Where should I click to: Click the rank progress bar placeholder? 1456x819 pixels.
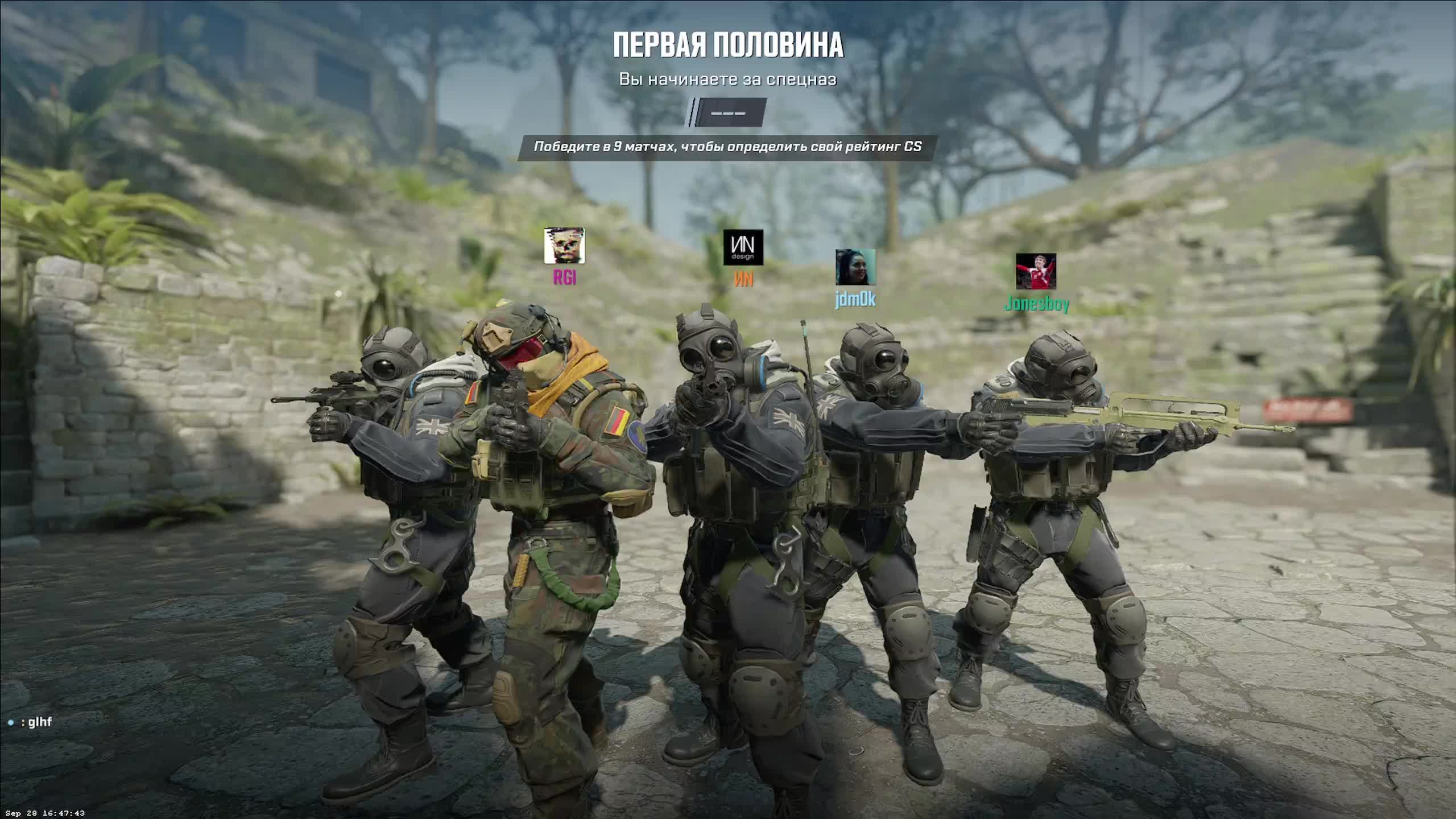point(727,112)
